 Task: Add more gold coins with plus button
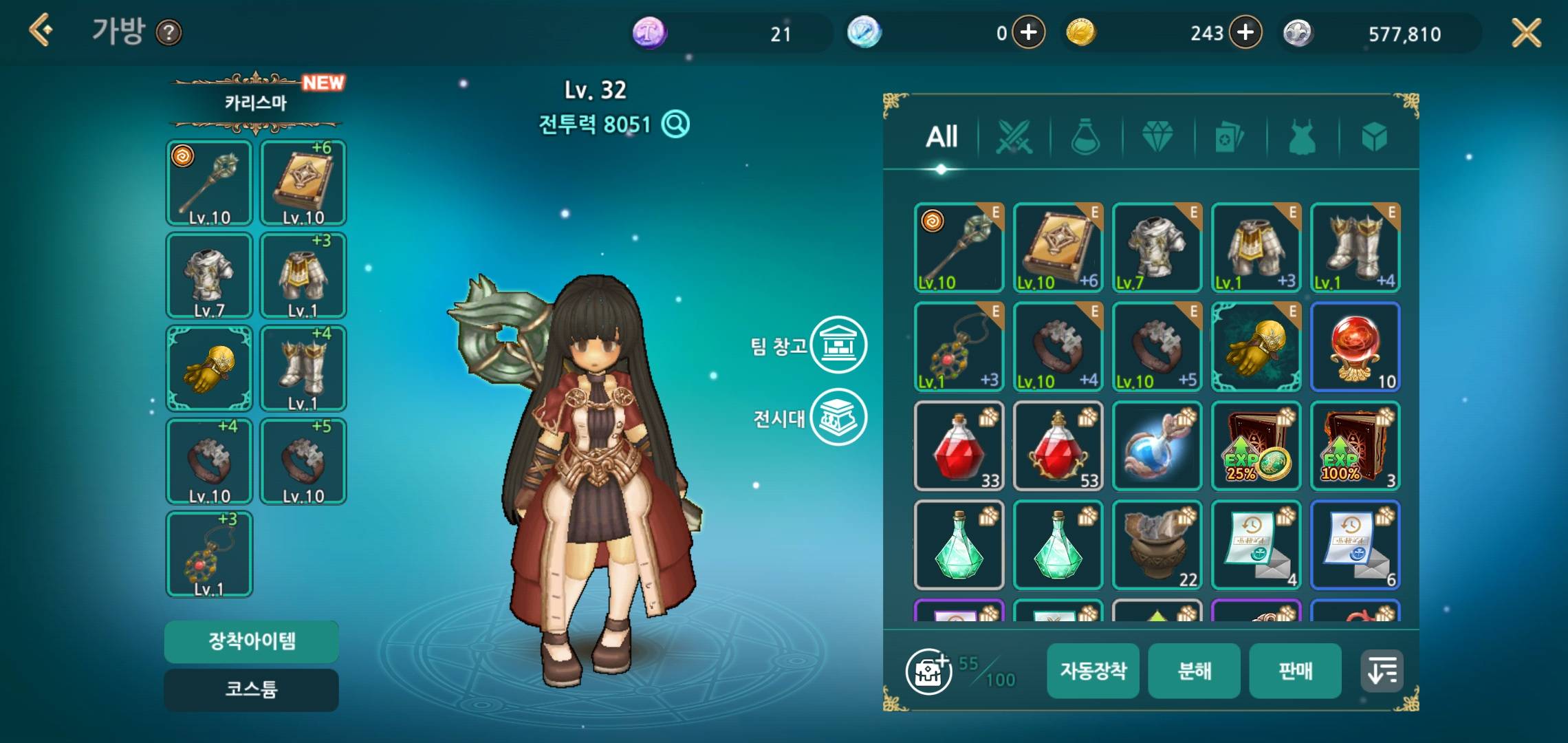(1245, 32)
